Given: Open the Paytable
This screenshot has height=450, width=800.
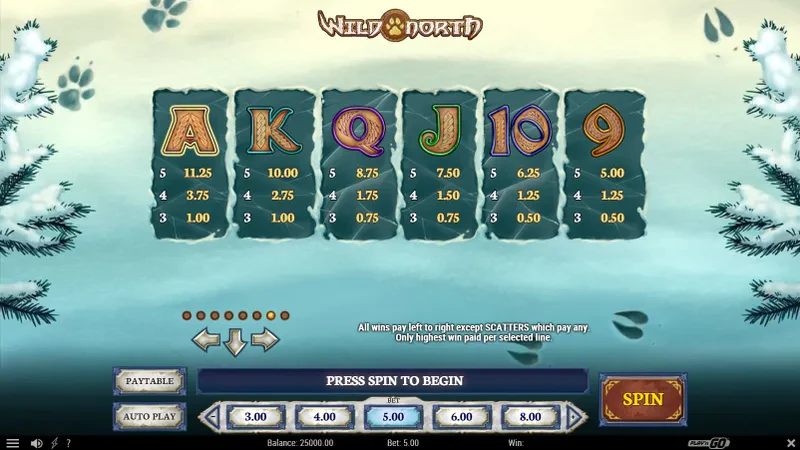Looking at the screenshot, I should pos(149,381).
